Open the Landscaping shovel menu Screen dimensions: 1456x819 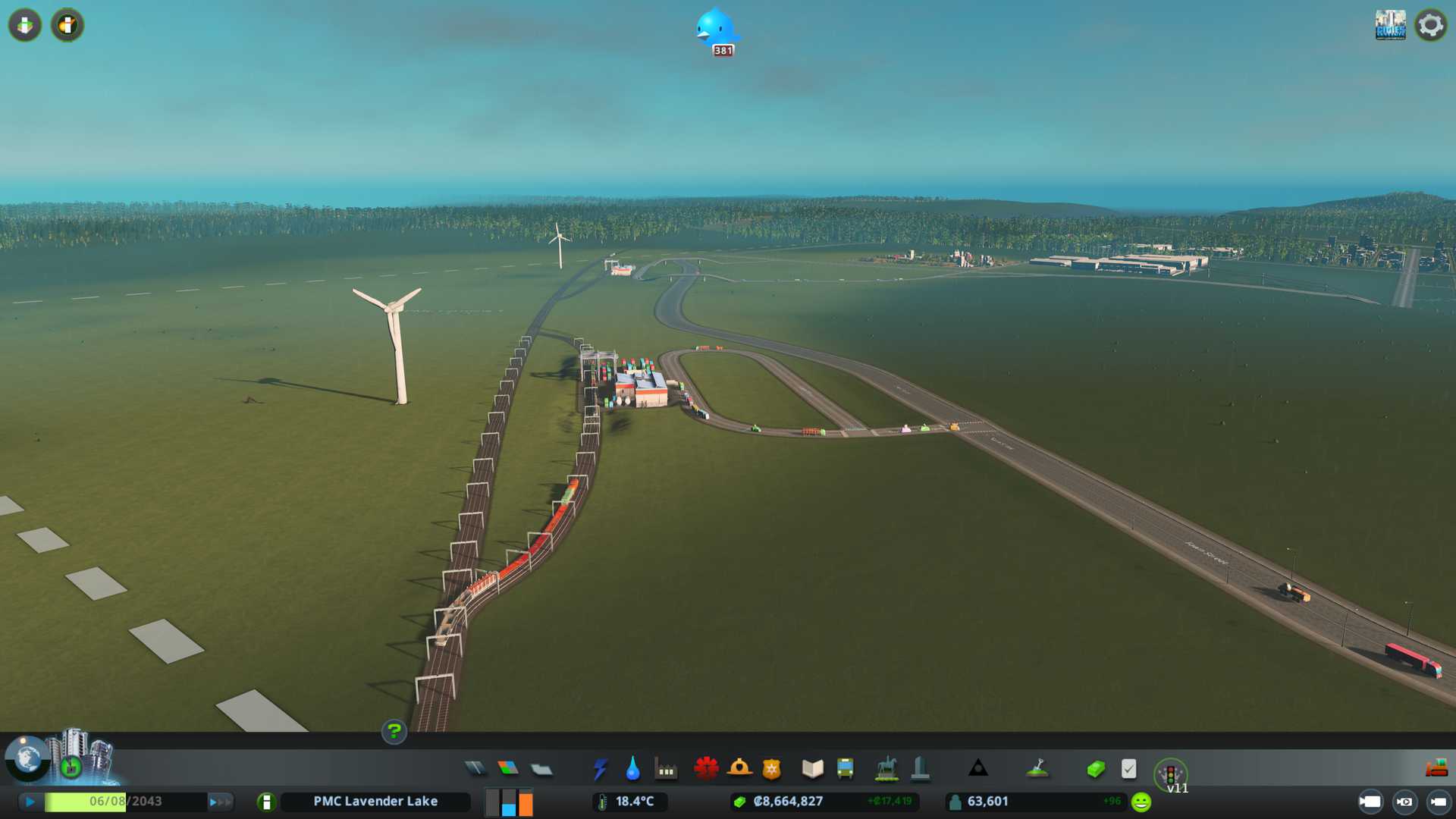[1037, 769]
